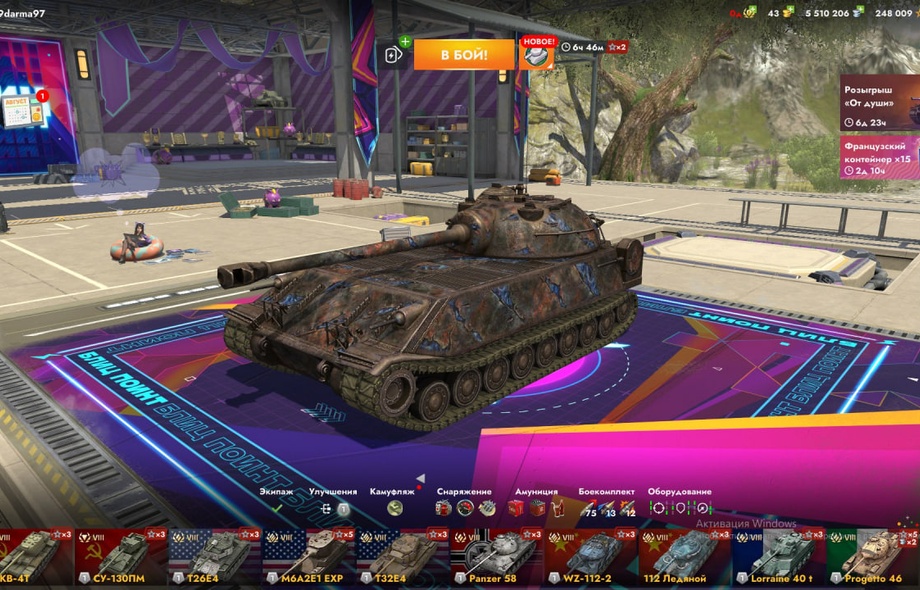Select the Lorraine 40 t tank
Viewport: 920px width, 590px height.
pyautogui.click(x=779, y=557)
